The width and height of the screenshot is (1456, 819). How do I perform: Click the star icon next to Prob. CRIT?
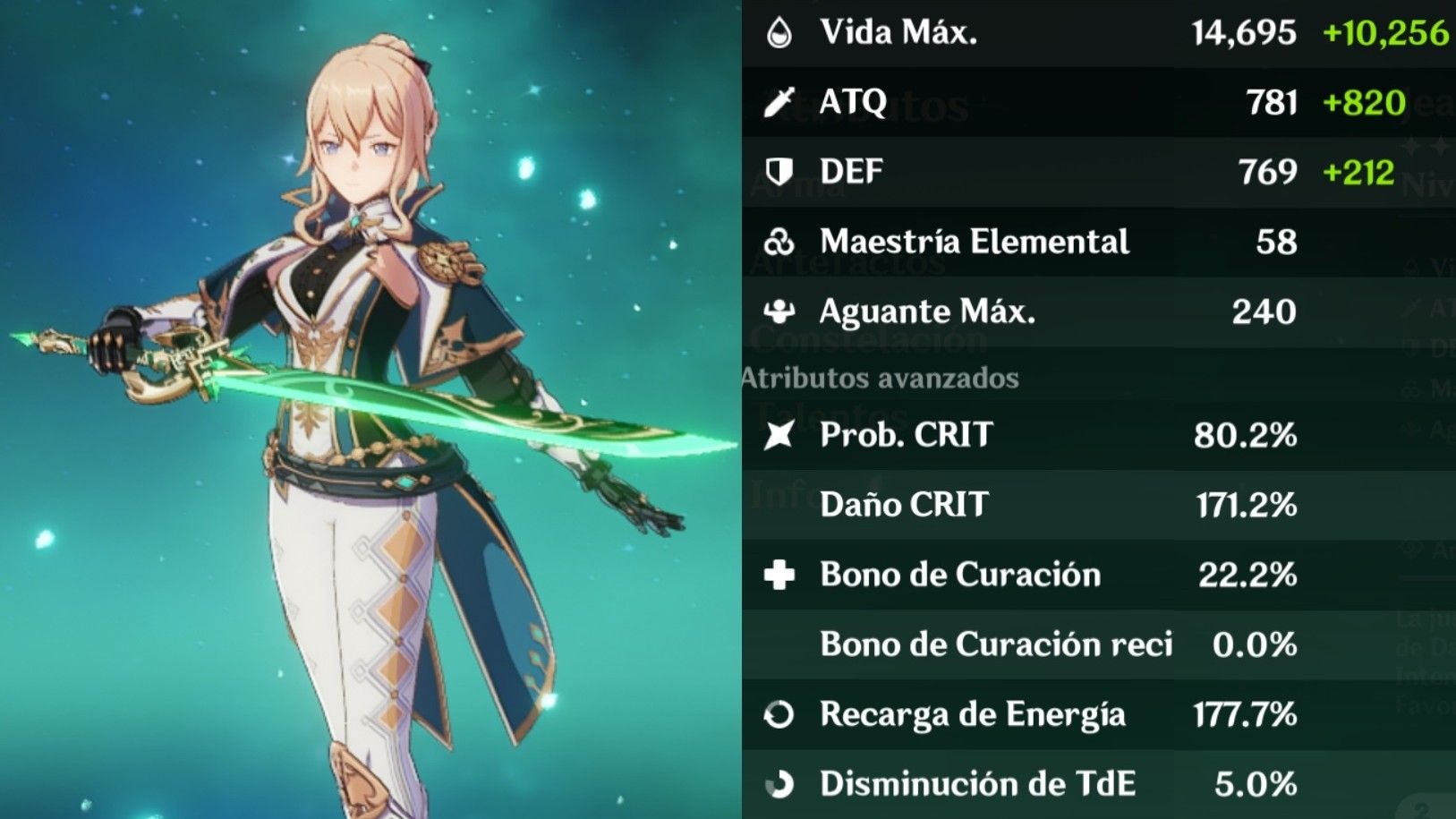point(780,436)
